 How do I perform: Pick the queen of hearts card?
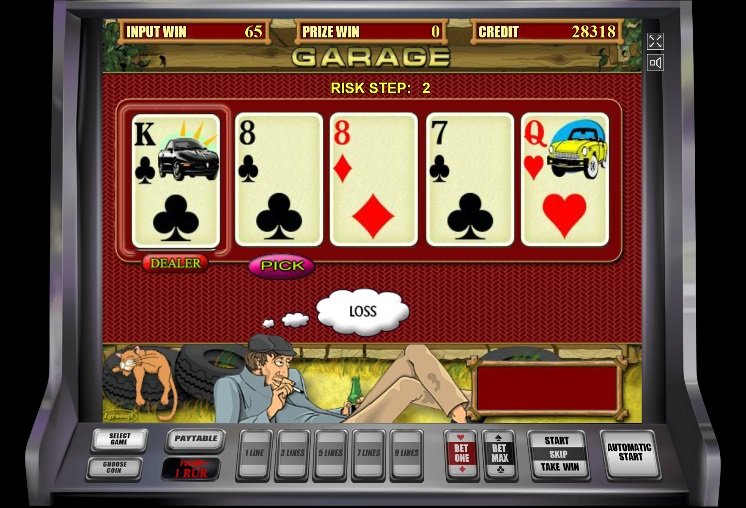[565, 180]
